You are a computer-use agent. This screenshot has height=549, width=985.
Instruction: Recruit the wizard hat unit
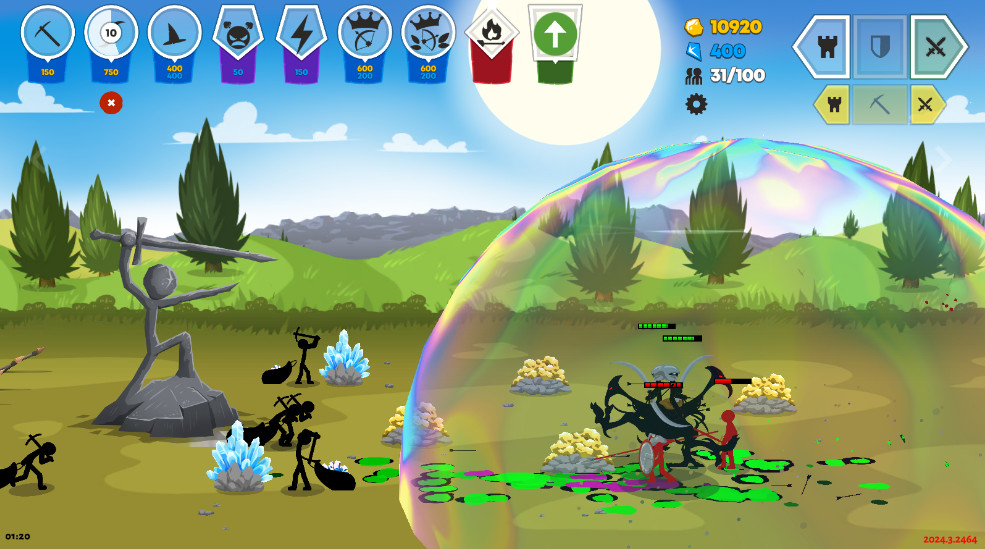(x=174, y=33)
